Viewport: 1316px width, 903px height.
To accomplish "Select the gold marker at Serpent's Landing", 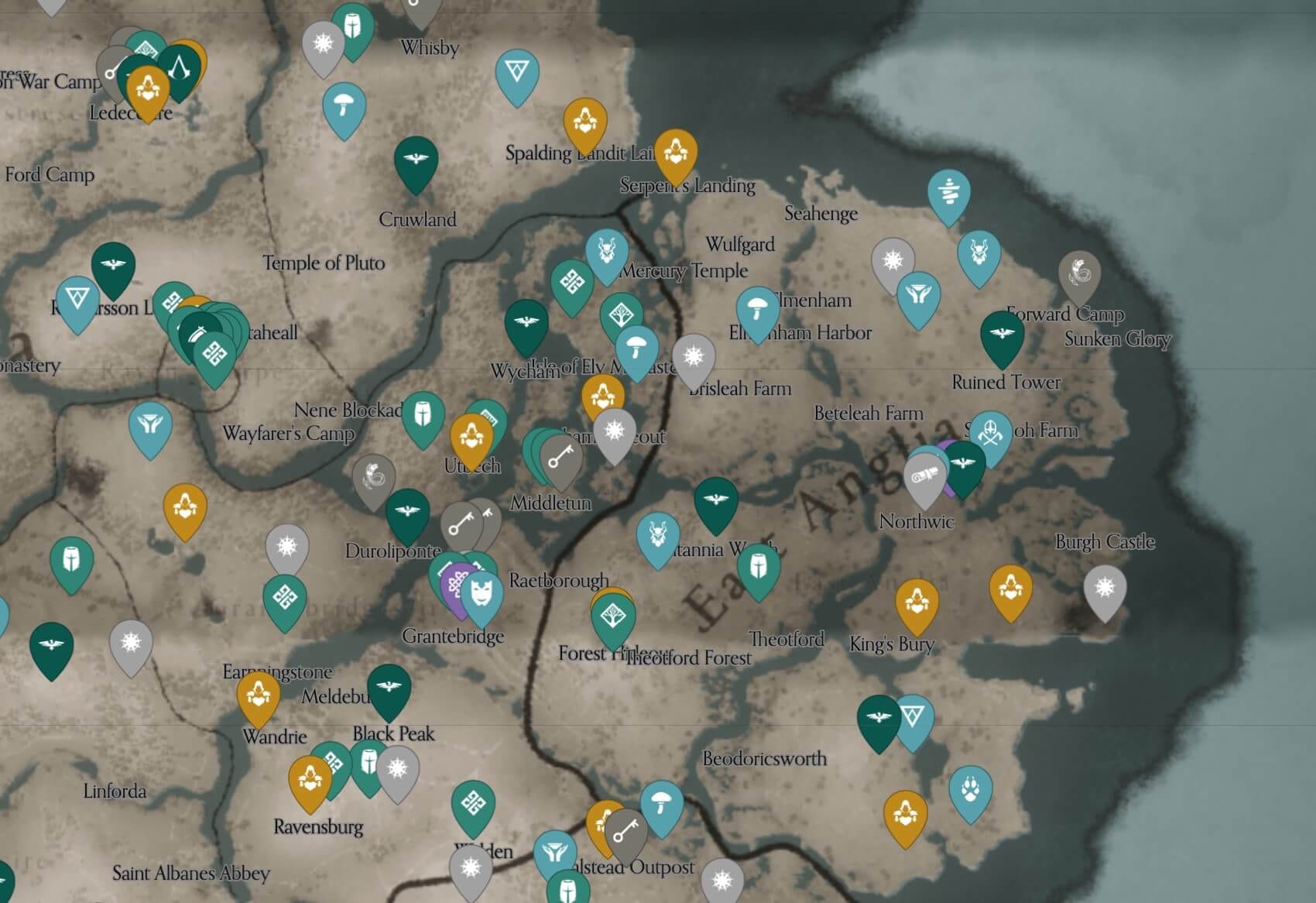I will (675, 153).
